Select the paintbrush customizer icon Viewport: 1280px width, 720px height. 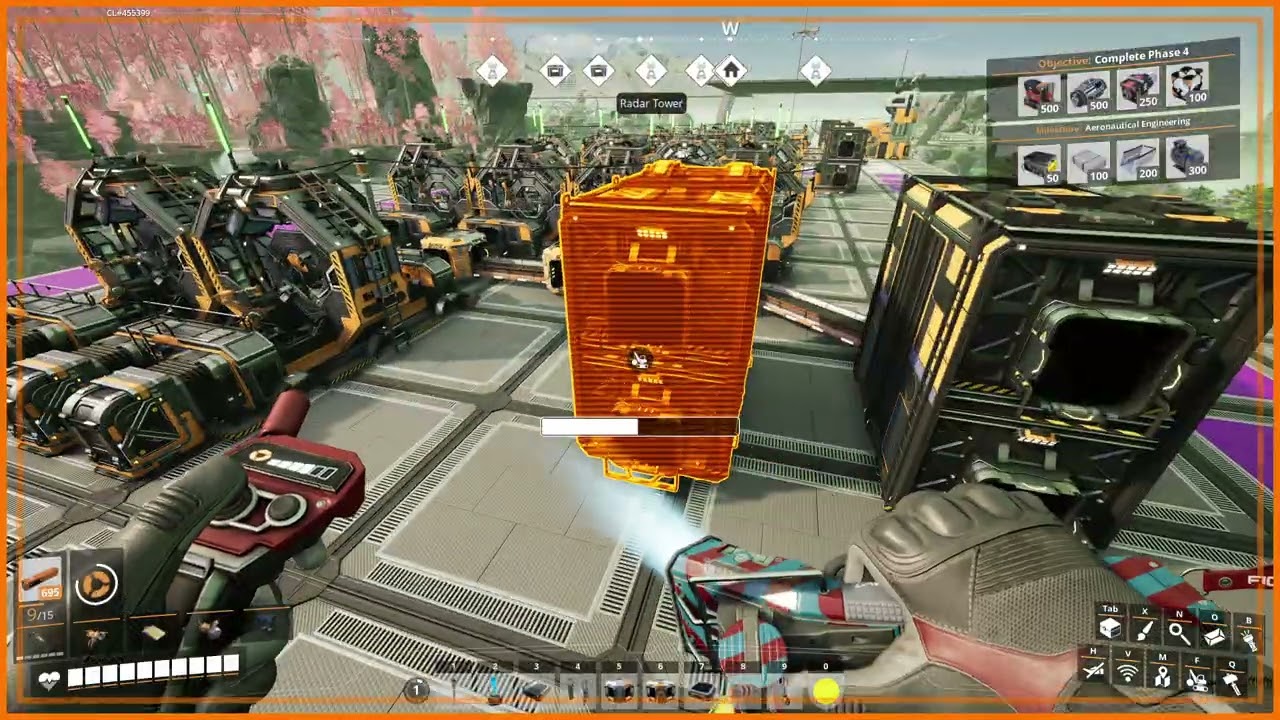(1145, 630)
